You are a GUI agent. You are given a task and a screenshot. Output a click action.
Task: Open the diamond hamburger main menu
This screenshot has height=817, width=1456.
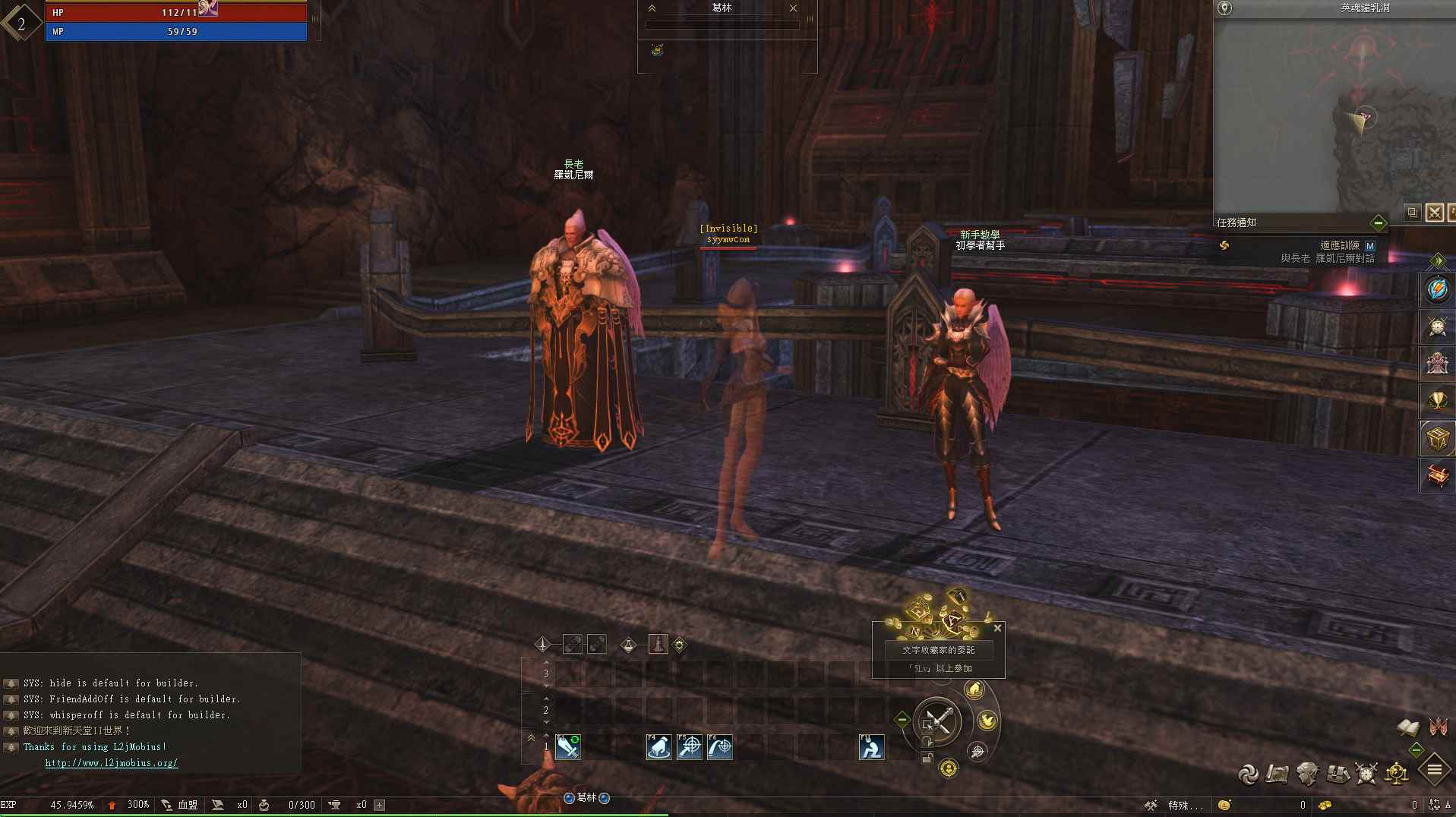tap(1433, 771)
